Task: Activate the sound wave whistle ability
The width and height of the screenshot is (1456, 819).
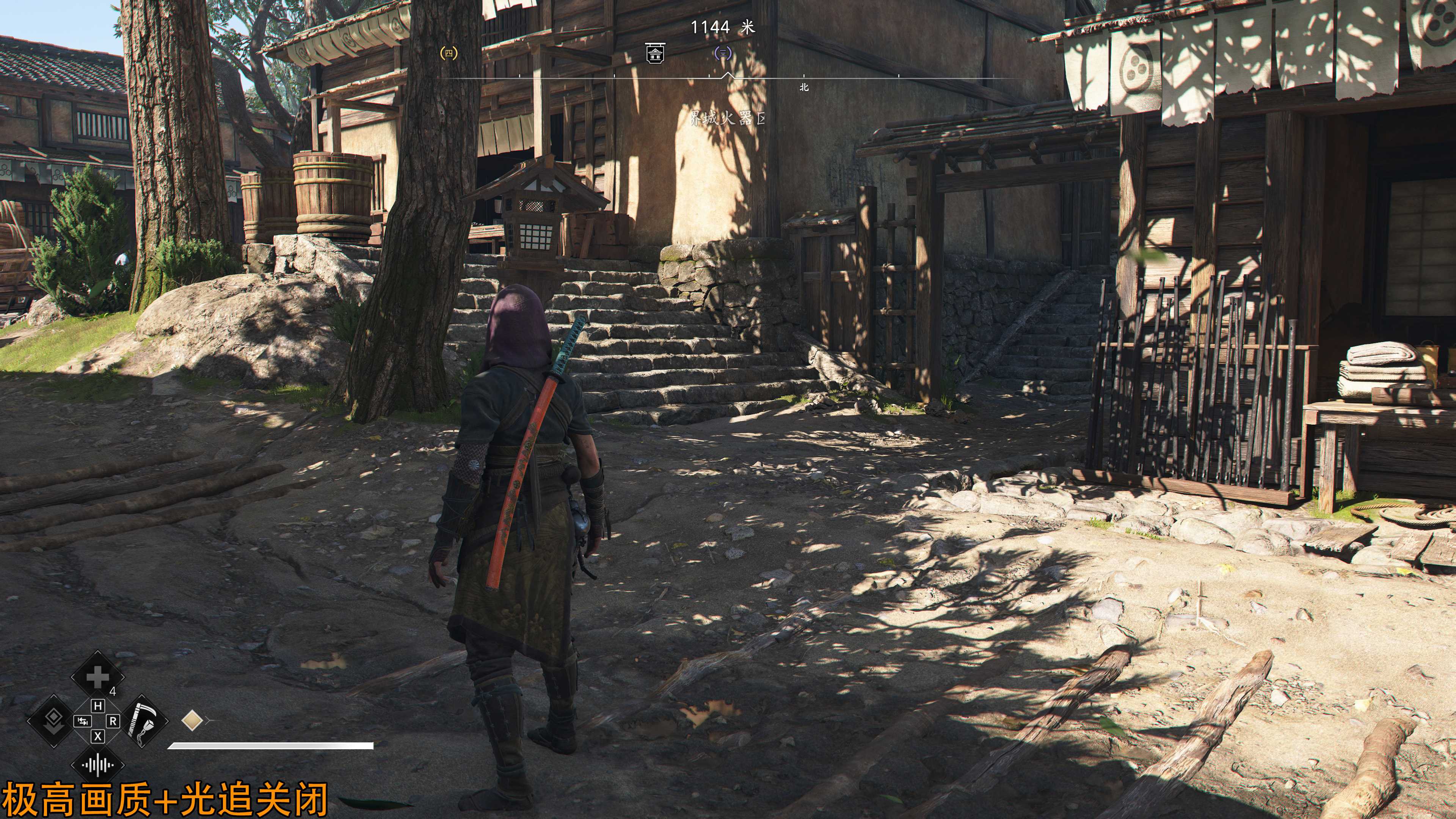Action: click(x=97, y=765)
